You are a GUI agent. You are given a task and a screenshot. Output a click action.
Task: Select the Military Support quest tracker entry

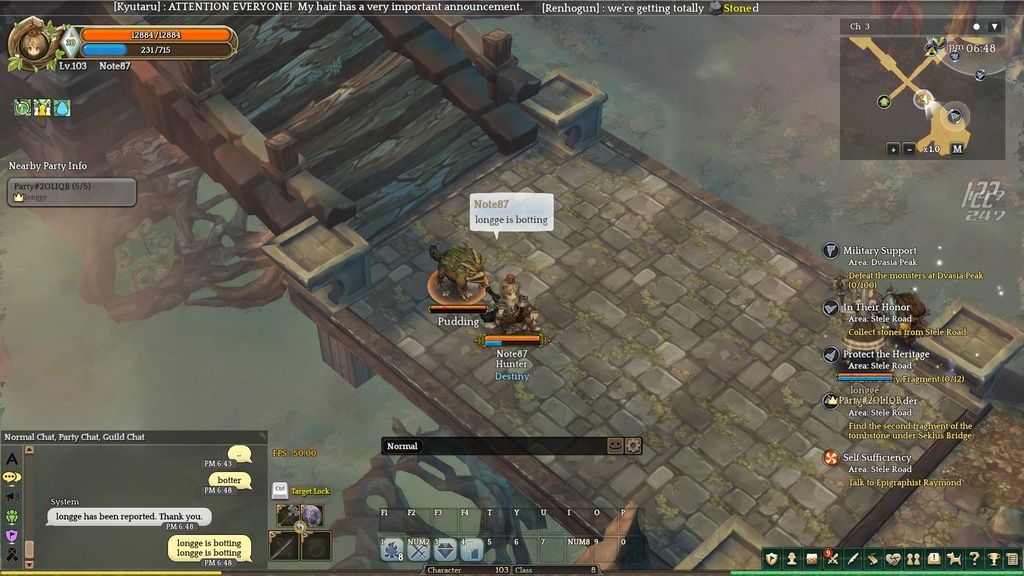tap(879, 251)
